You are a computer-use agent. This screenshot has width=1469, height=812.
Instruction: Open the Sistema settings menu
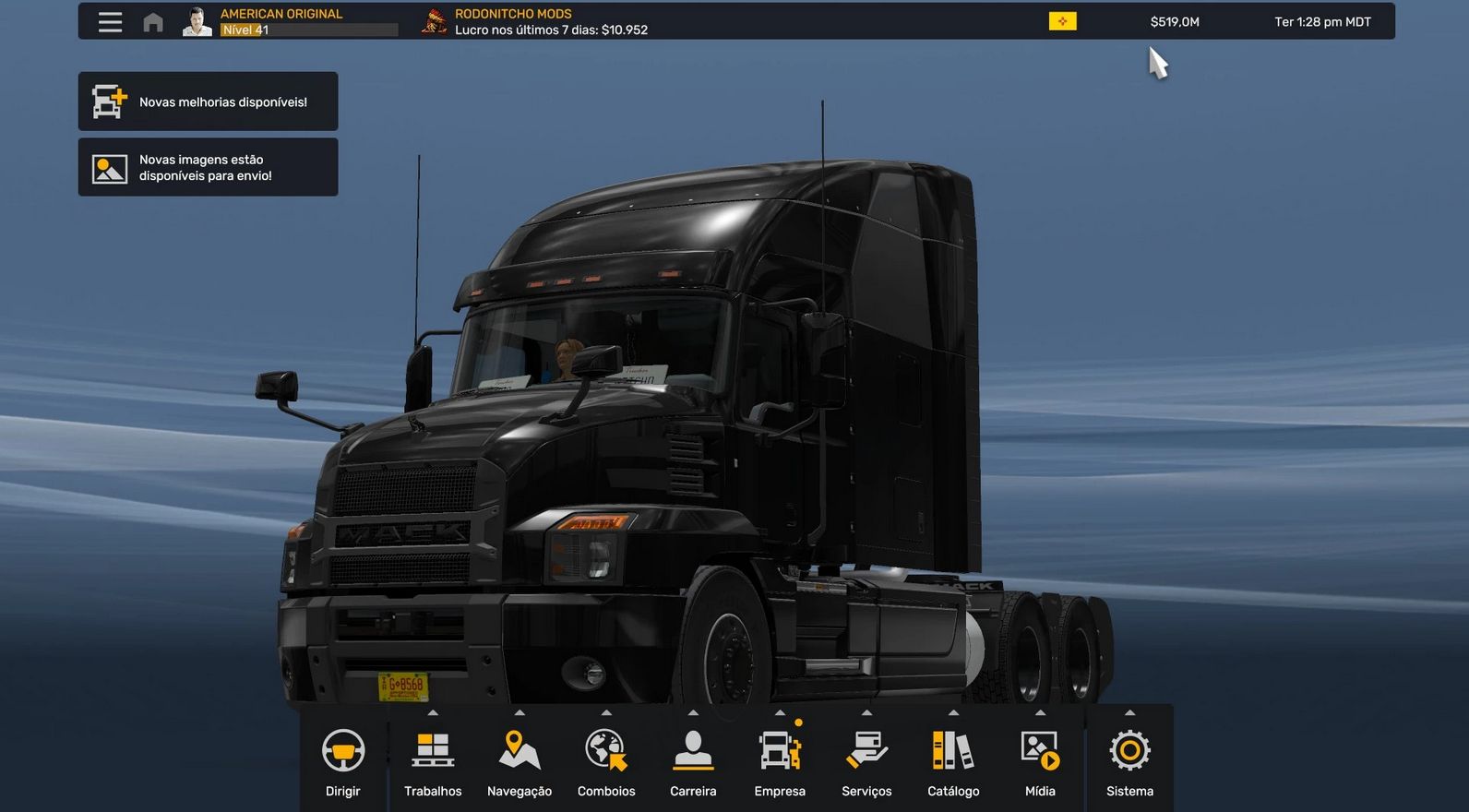tap(1129, 762)
